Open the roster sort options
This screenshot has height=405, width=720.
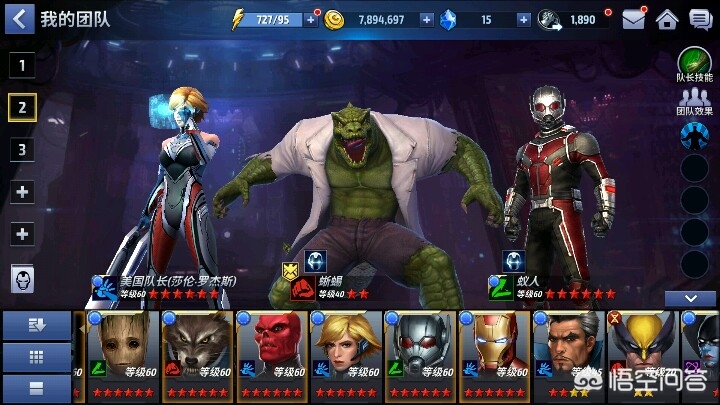(37, 325)
